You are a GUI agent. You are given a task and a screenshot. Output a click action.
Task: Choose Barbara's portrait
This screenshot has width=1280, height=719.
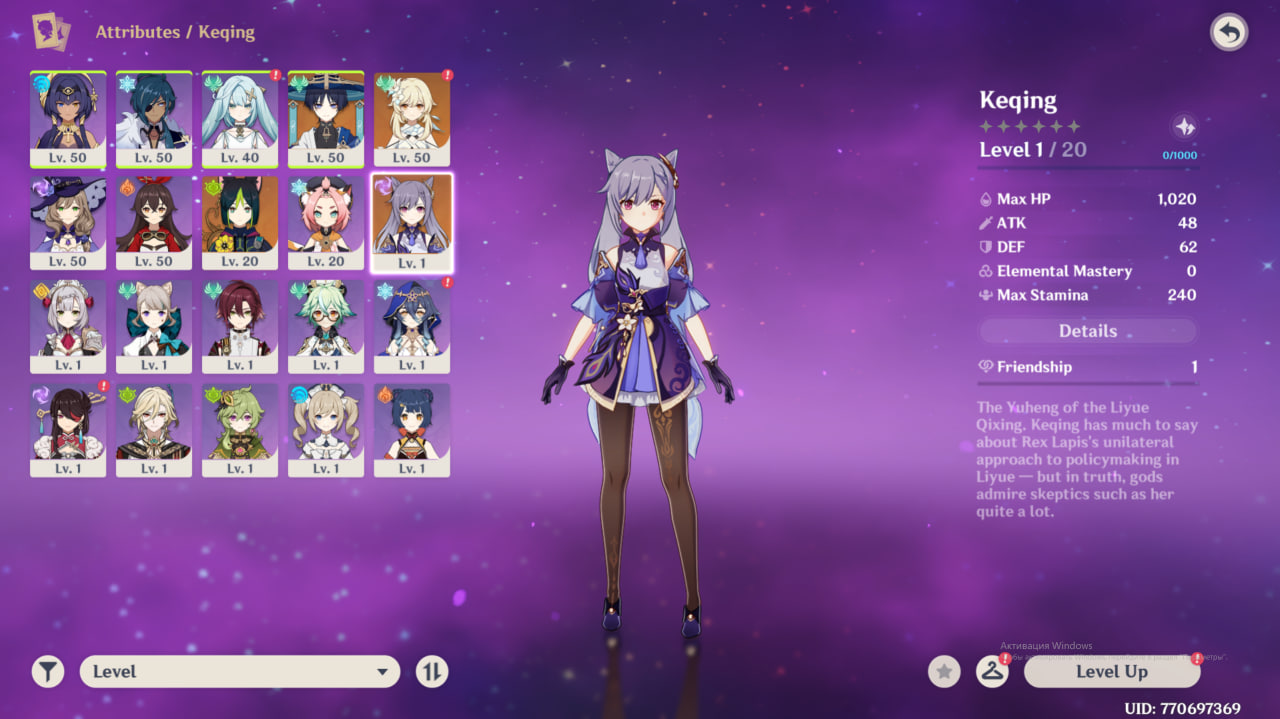click(326, 430)
